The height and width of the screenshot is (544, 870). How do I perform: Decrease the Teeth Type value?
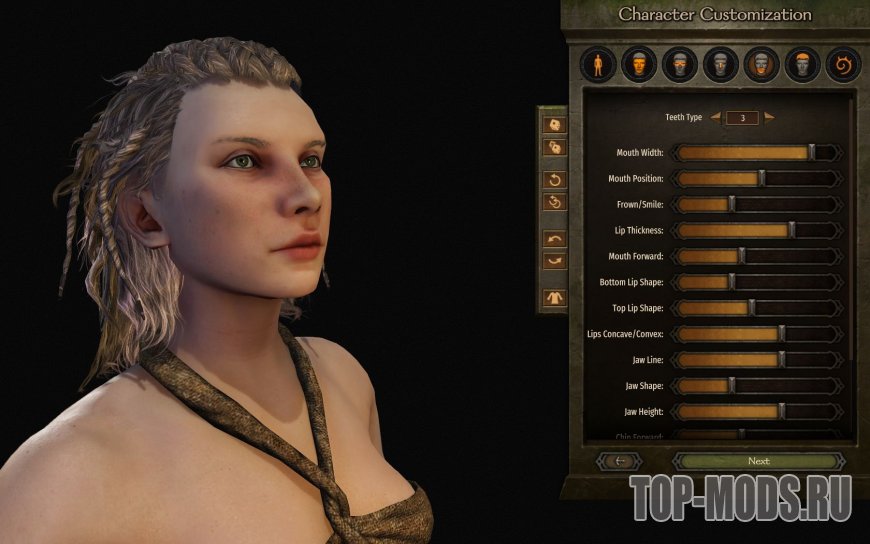(x=715, y=117)
